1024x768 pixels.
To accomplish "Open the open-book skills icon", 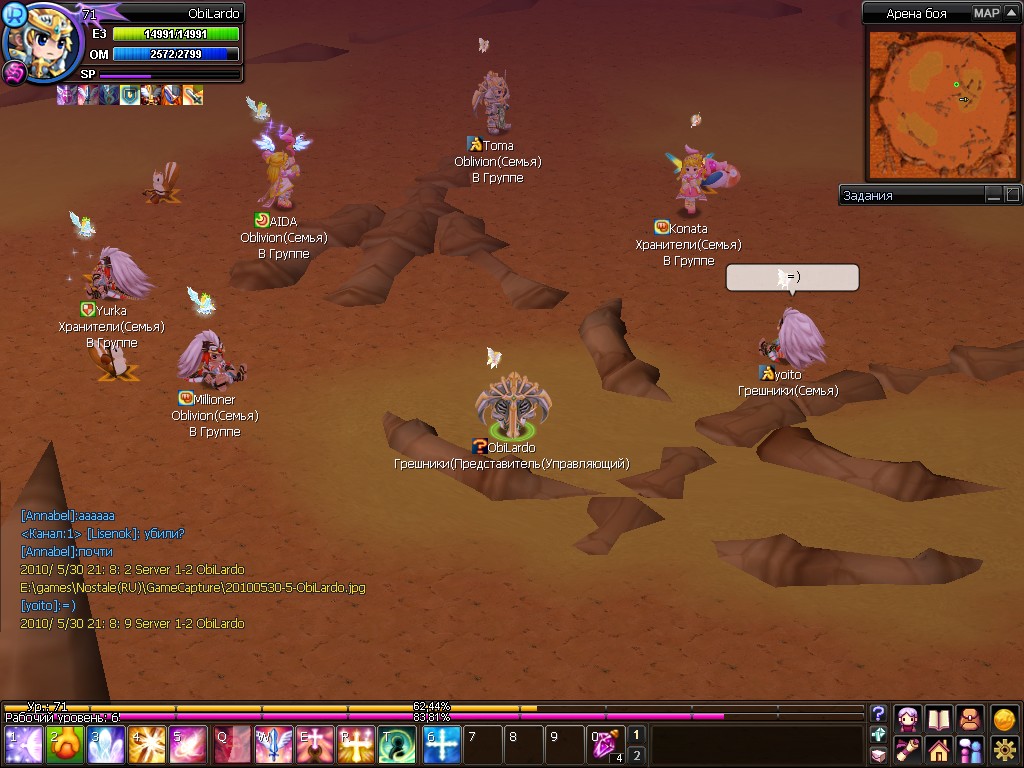I will pos(938,719).
